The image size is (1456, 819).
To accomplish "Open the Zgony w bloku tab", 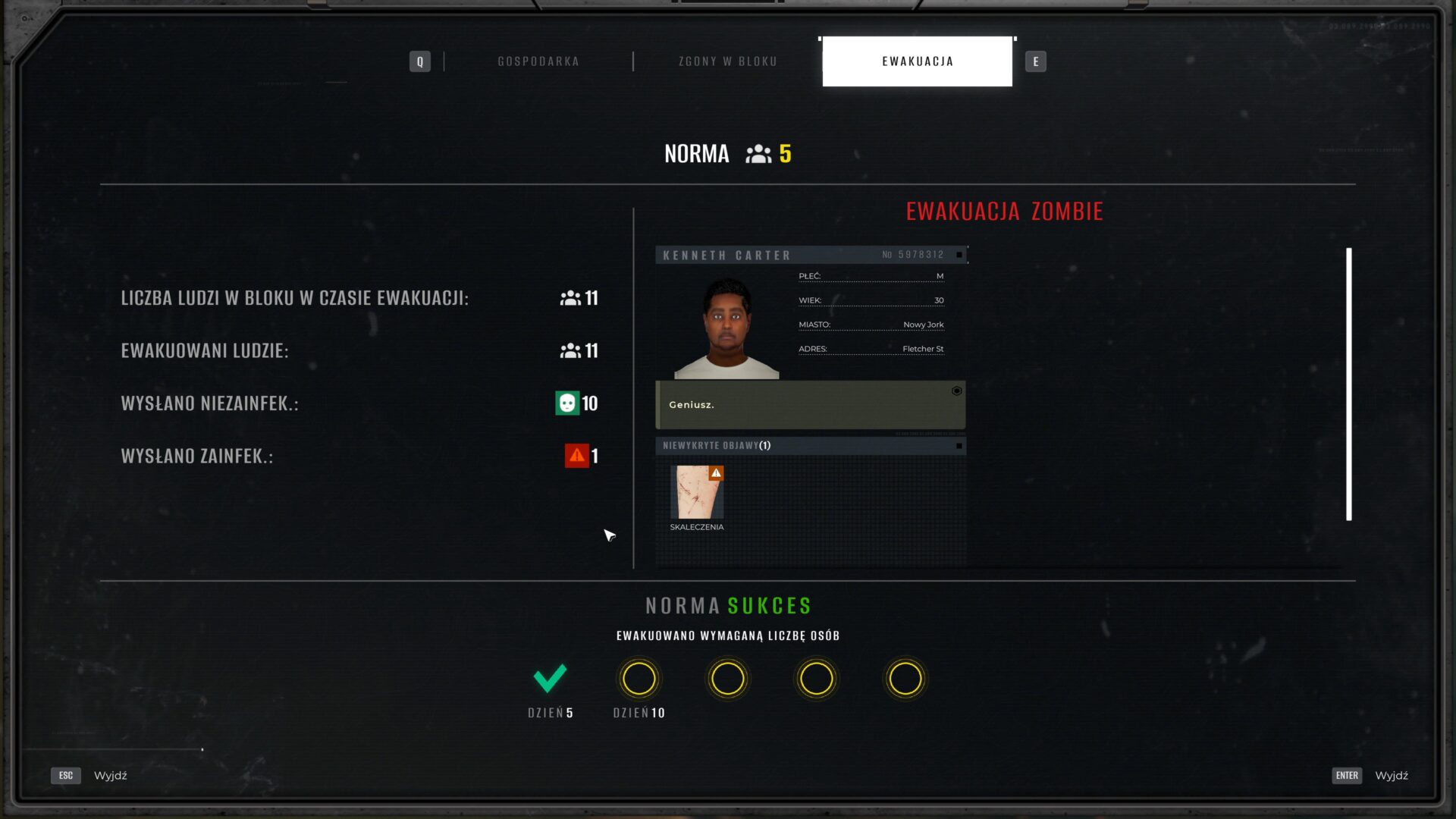I will [x=727, y=61].
